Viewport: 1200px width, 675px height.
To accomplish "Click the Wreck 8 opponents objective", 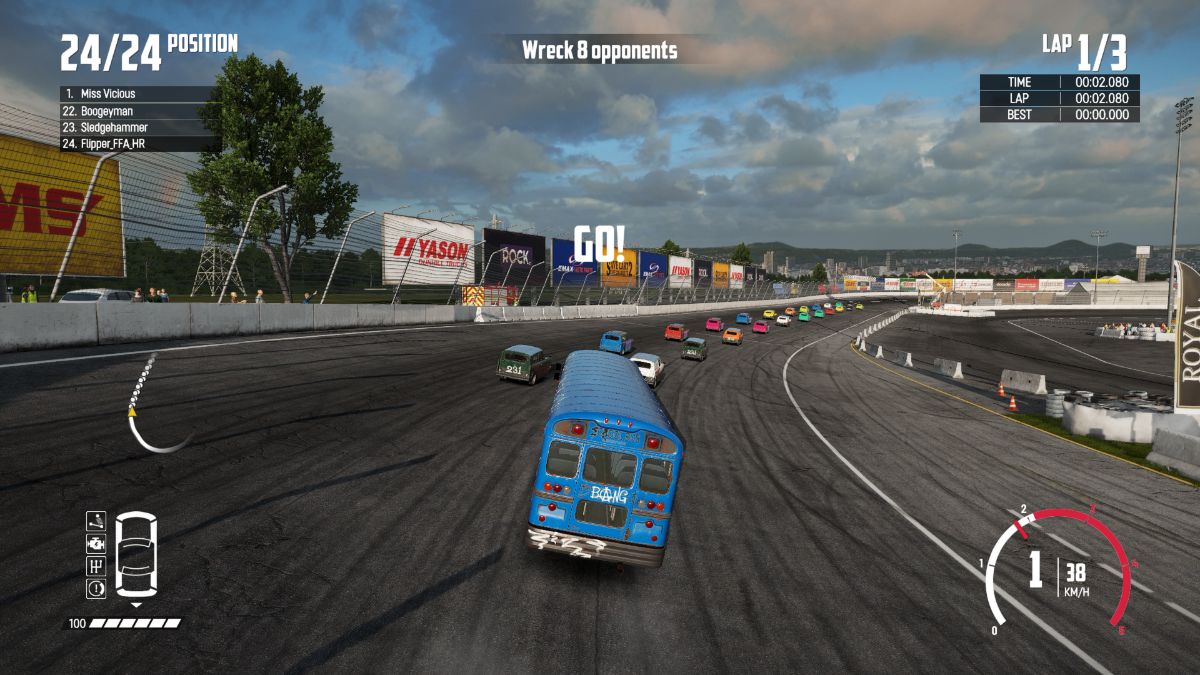I will (x=599, y=50).
